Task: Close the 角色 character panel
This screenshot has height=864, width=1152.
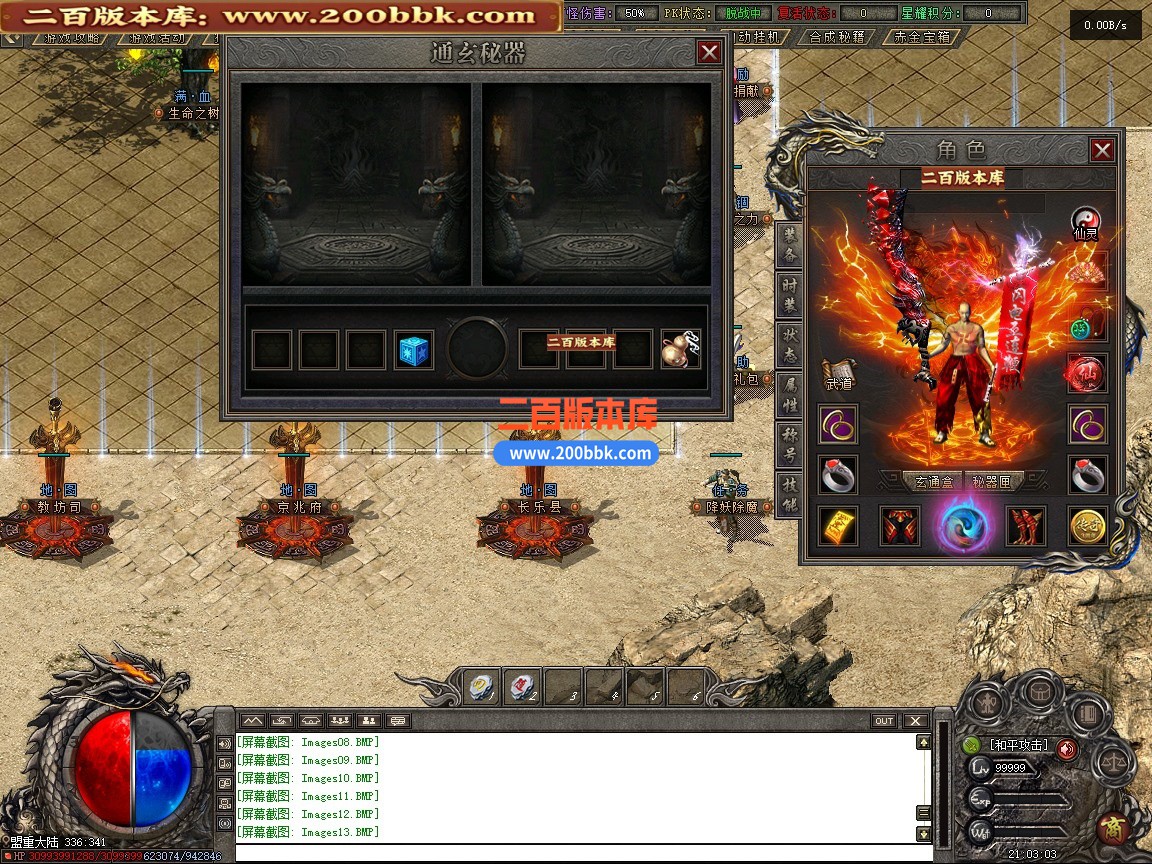Action: click(x=1102, y=151)
